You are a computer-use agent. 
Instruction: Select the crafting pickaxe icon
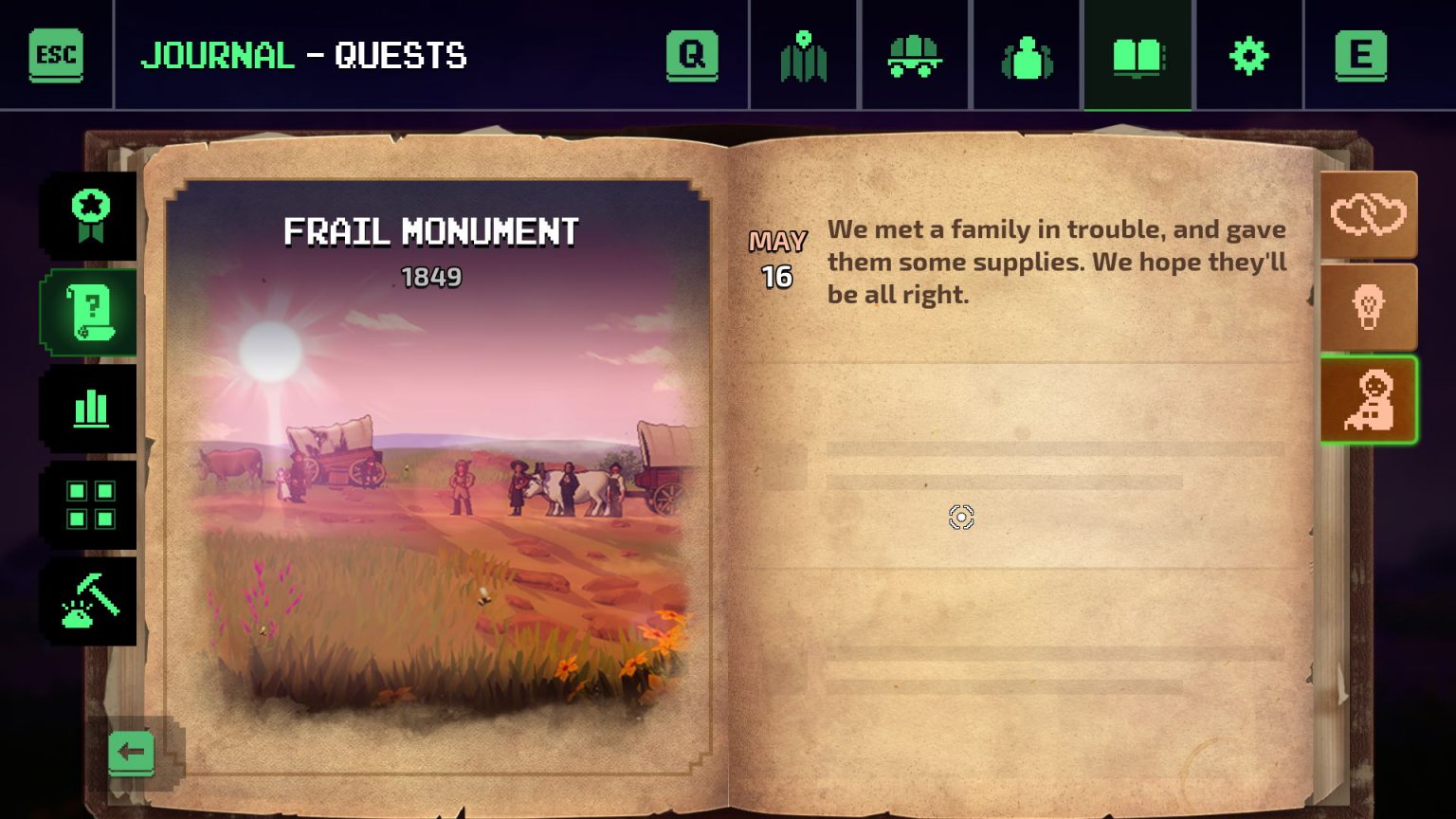(x=90, y=603)
